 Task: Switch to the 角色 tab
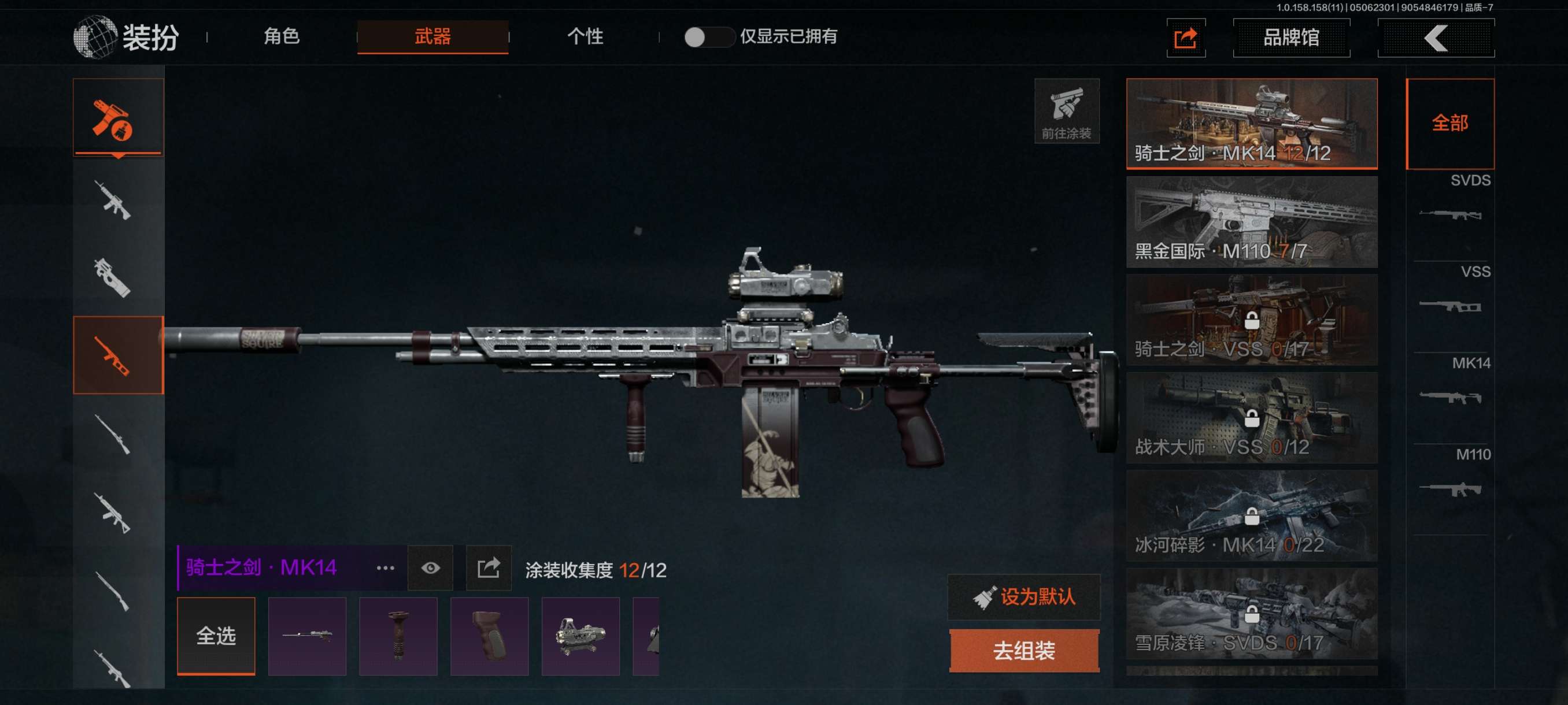tap(281, 36)
